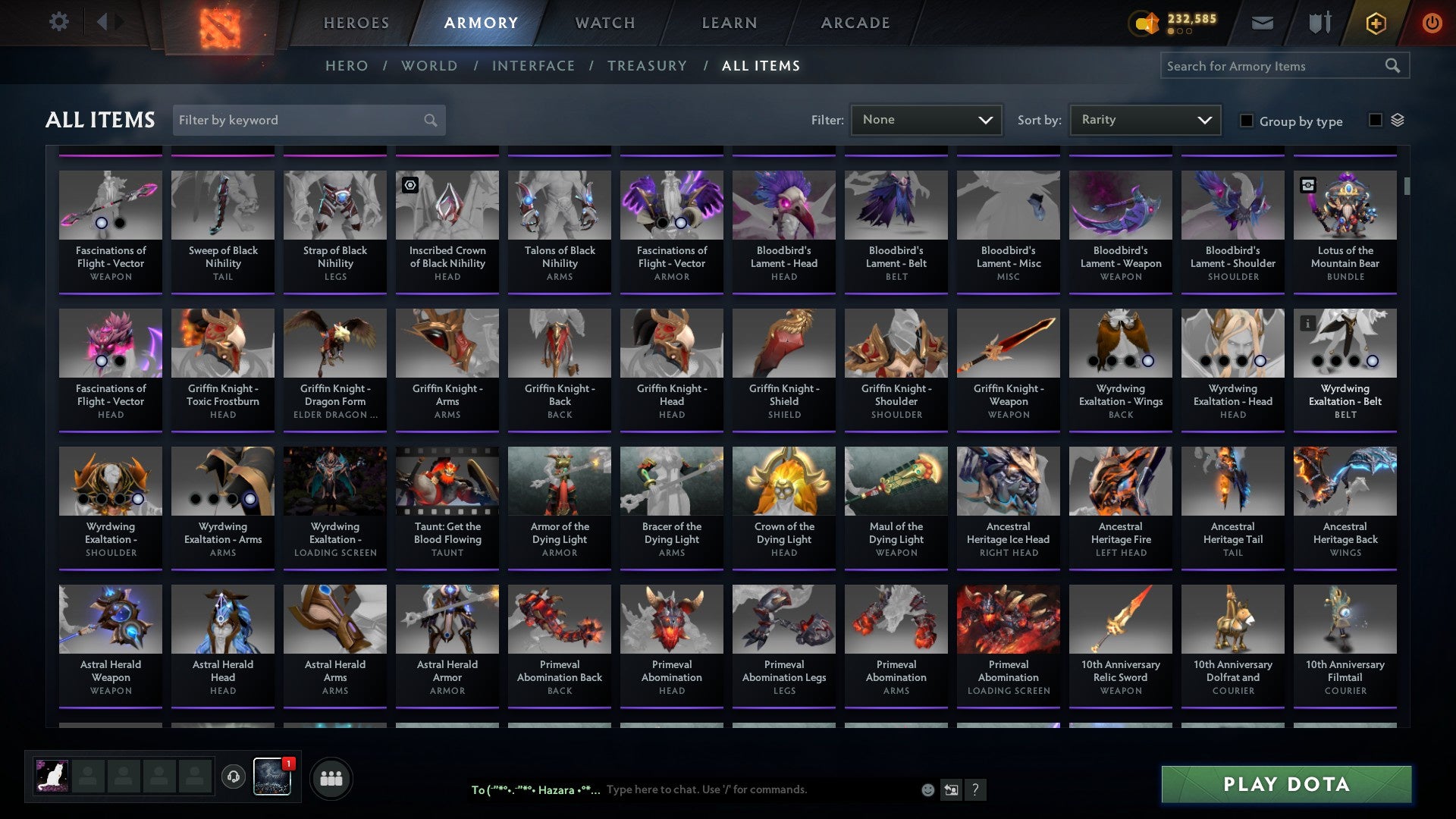Viewport: 1456px width, 819px height.
Task: Click the voice chat headset icon
Action: pos(233,777)
